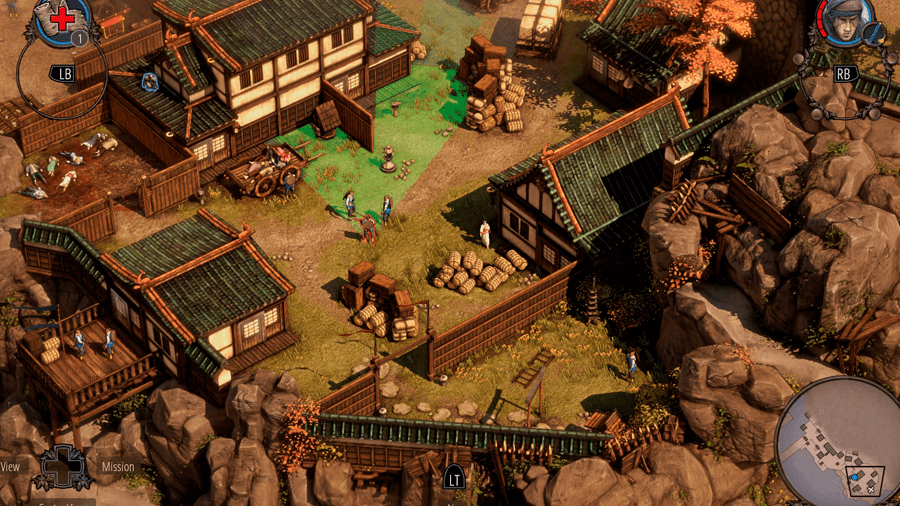Select the bandage first-aid item icon
The height and width of the screenshot is (506, 900).
pos(62,17)
